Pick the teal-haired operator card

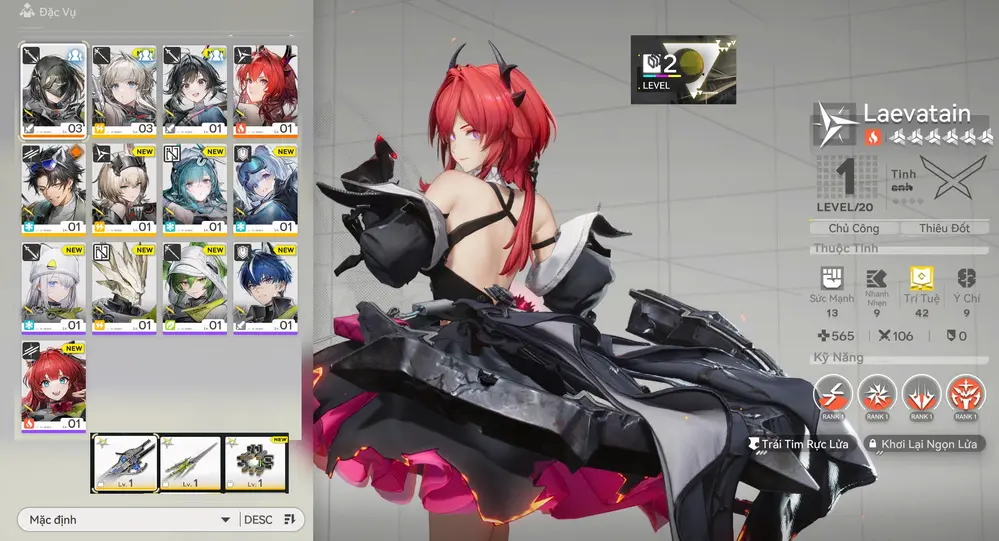(195, 189)
